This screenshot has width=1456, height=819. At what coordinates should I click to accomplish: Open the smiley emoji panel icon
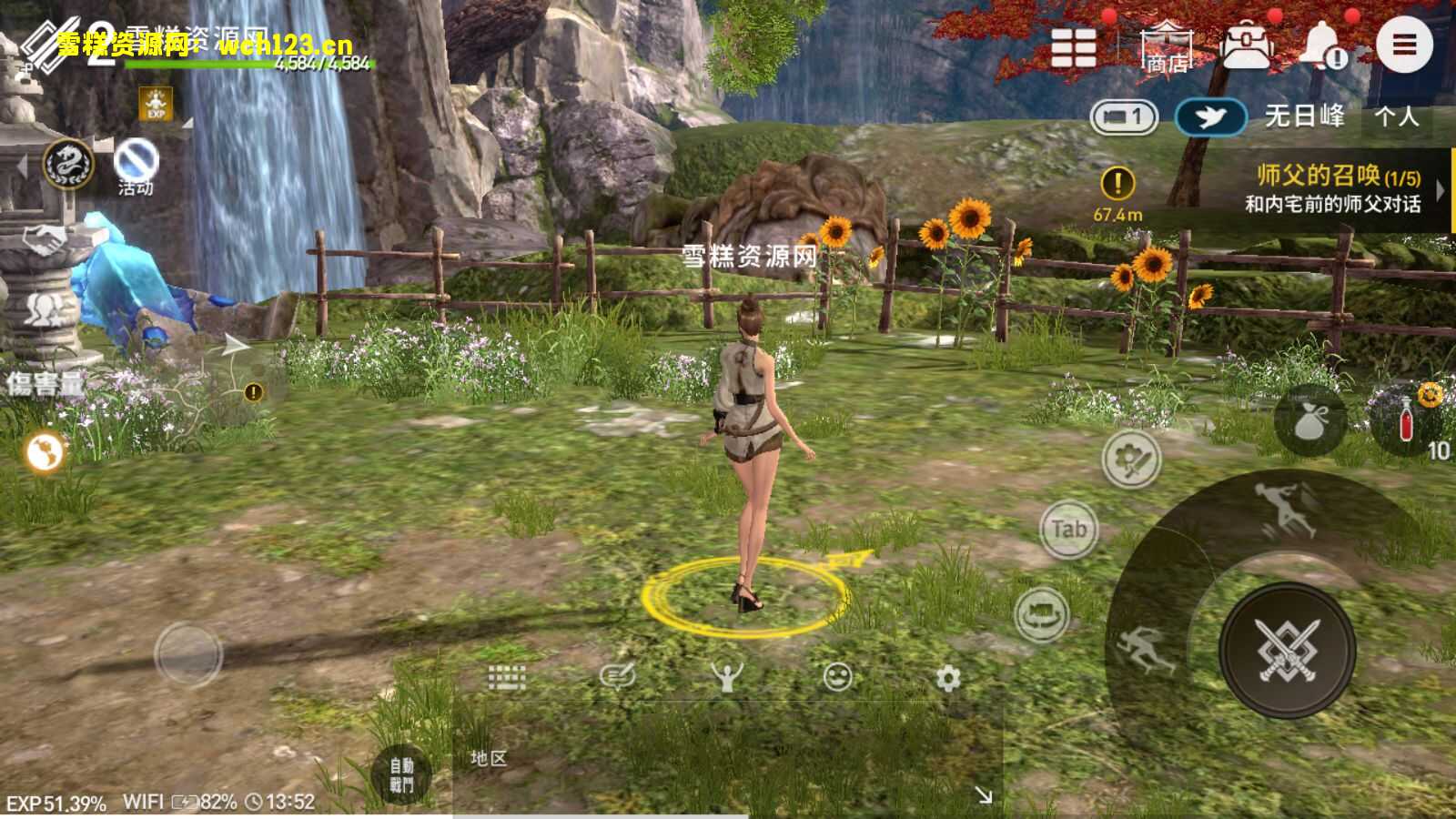tap(837, 677)
